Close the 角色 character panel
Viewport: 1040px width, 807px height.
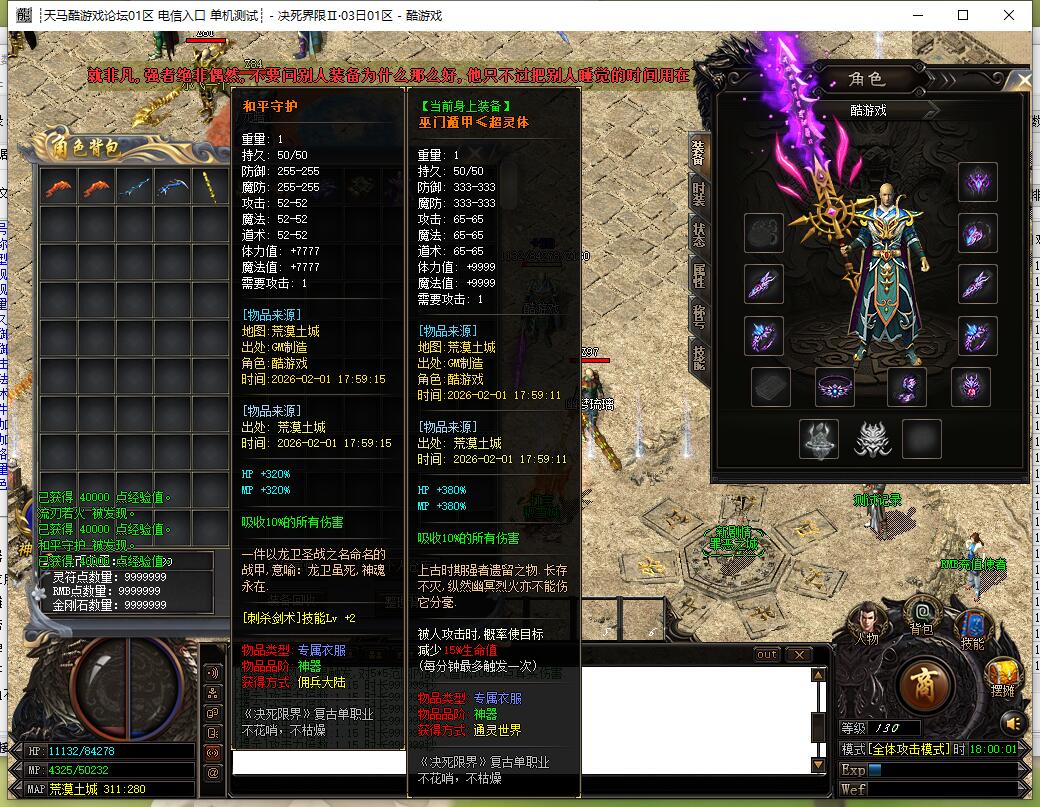pos(1023,80)
